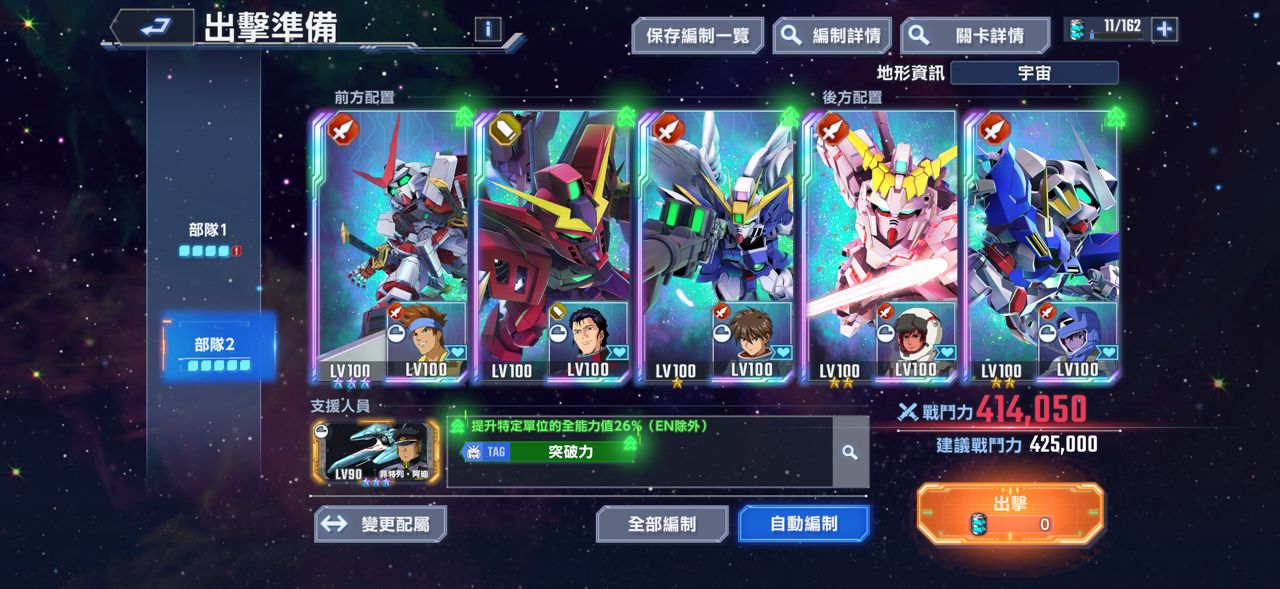
Task: Add stamina with the plus button
Action: click(1164, 29)
